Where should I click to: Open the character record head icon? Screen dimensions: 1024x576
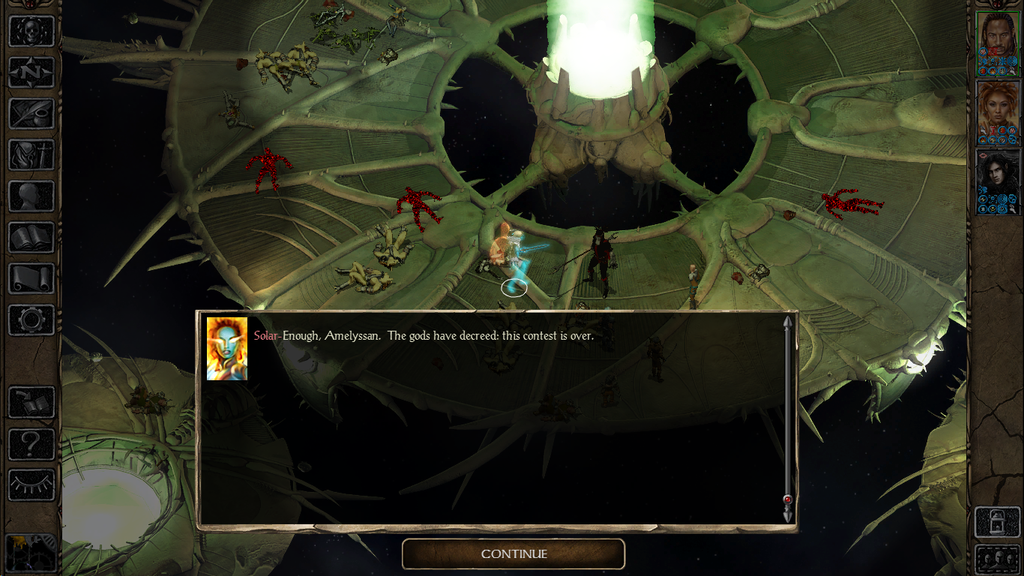[x=31, y=196]
